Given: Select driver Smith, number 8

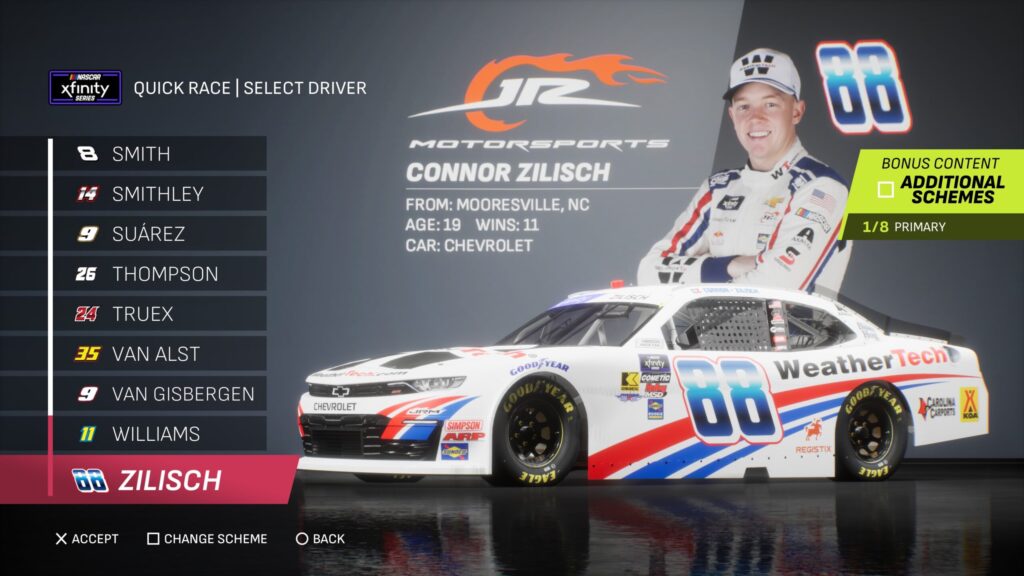Looking at the screenshot, I should pyautogui.click(x=158, y=154).
